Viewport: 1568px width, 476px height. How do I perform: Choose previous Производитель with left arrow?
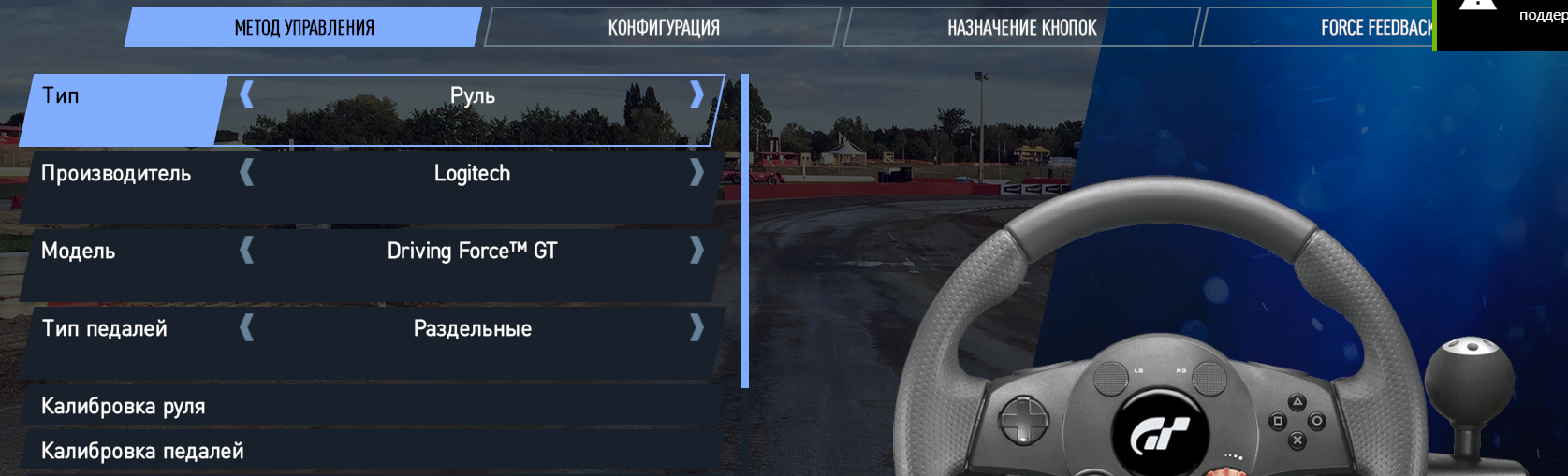247,172
